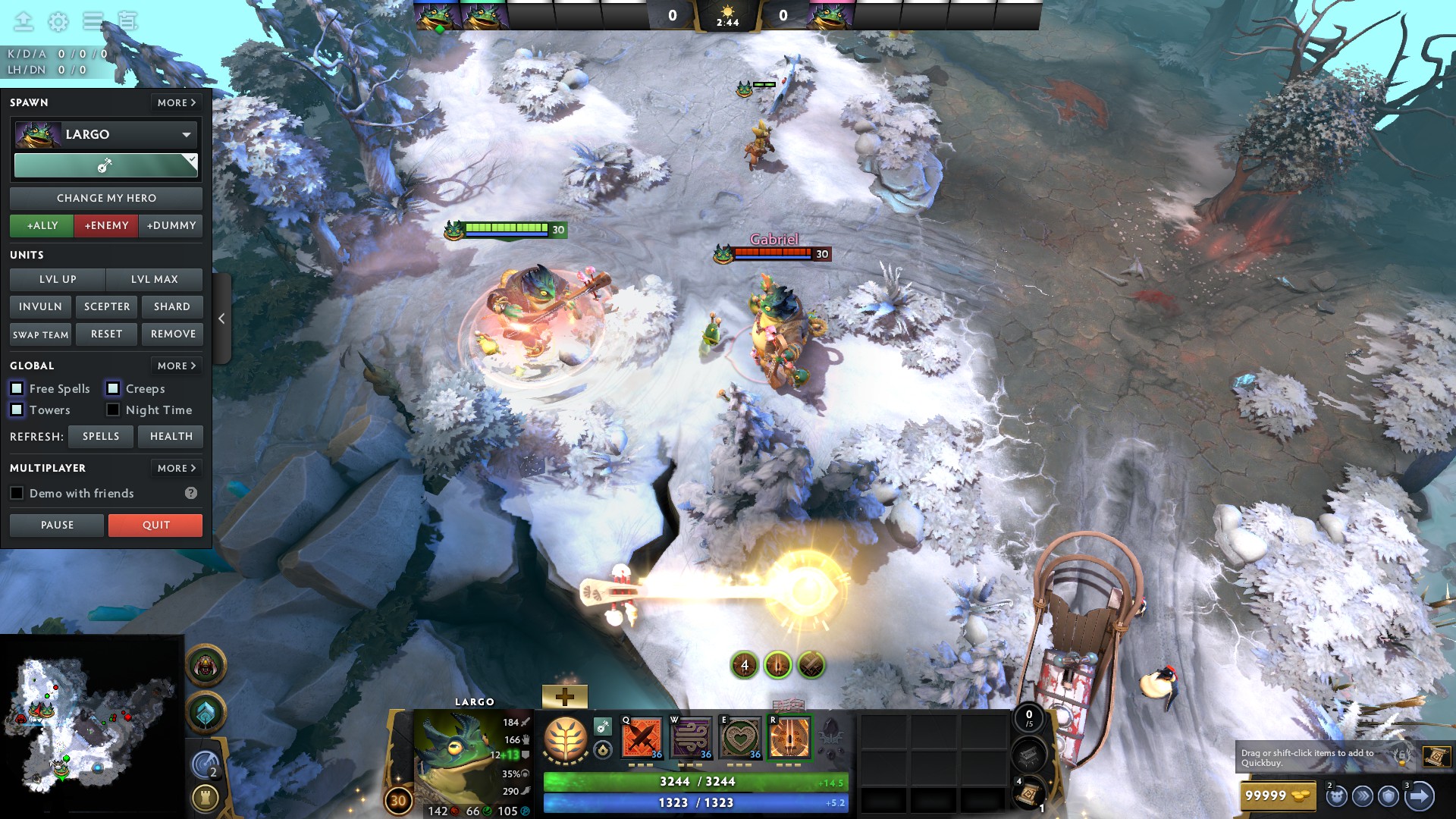Refresh HEALTH of units
The height and width of the screenshot is (819, 1456).
pos(171,436)
